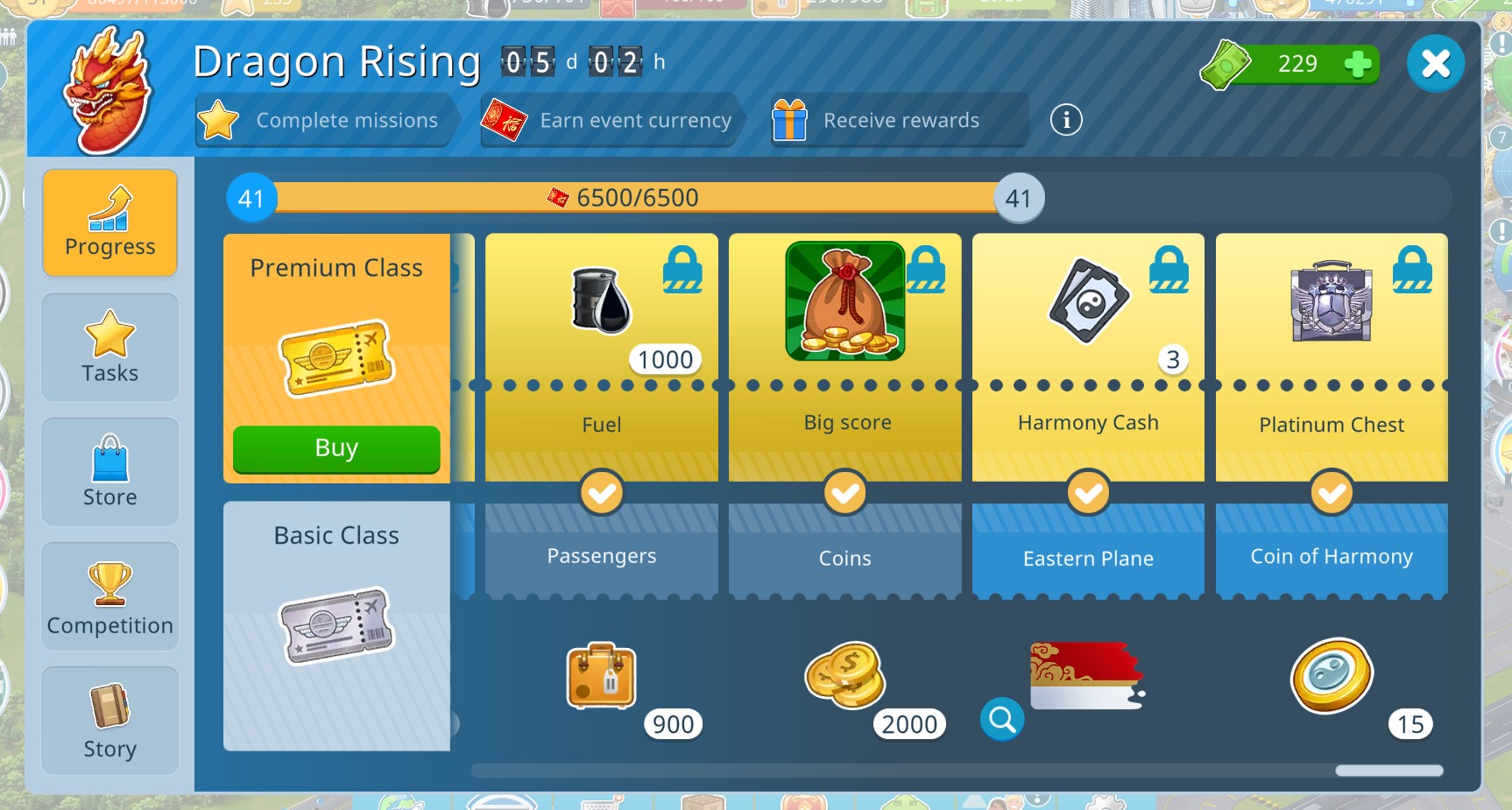Select the Passengers suitcase reward
This screenshot has width=1512, height=810.
[x=602, y=676]
